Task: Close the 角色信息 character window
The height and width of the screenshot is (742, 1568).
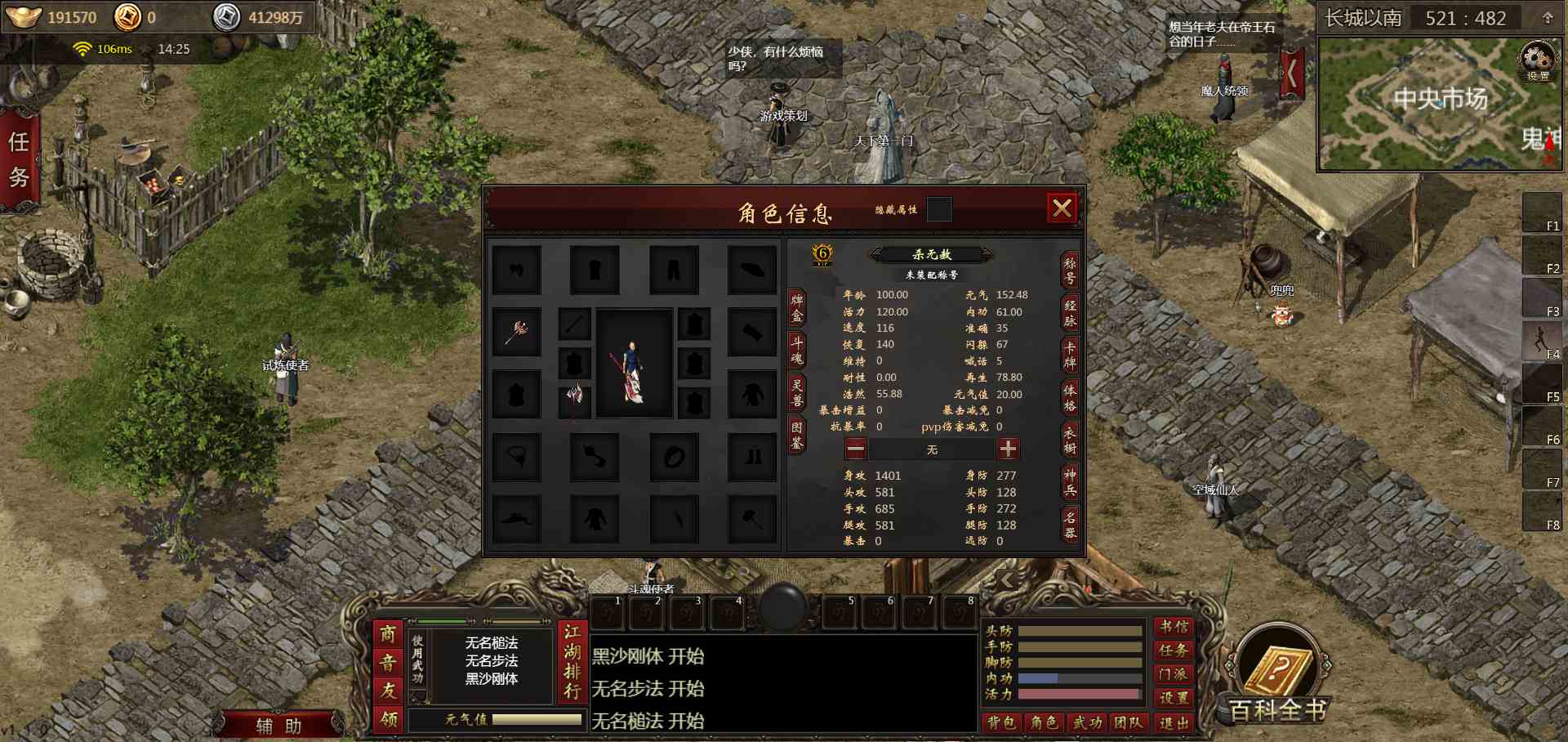Action: [1062, 209]
